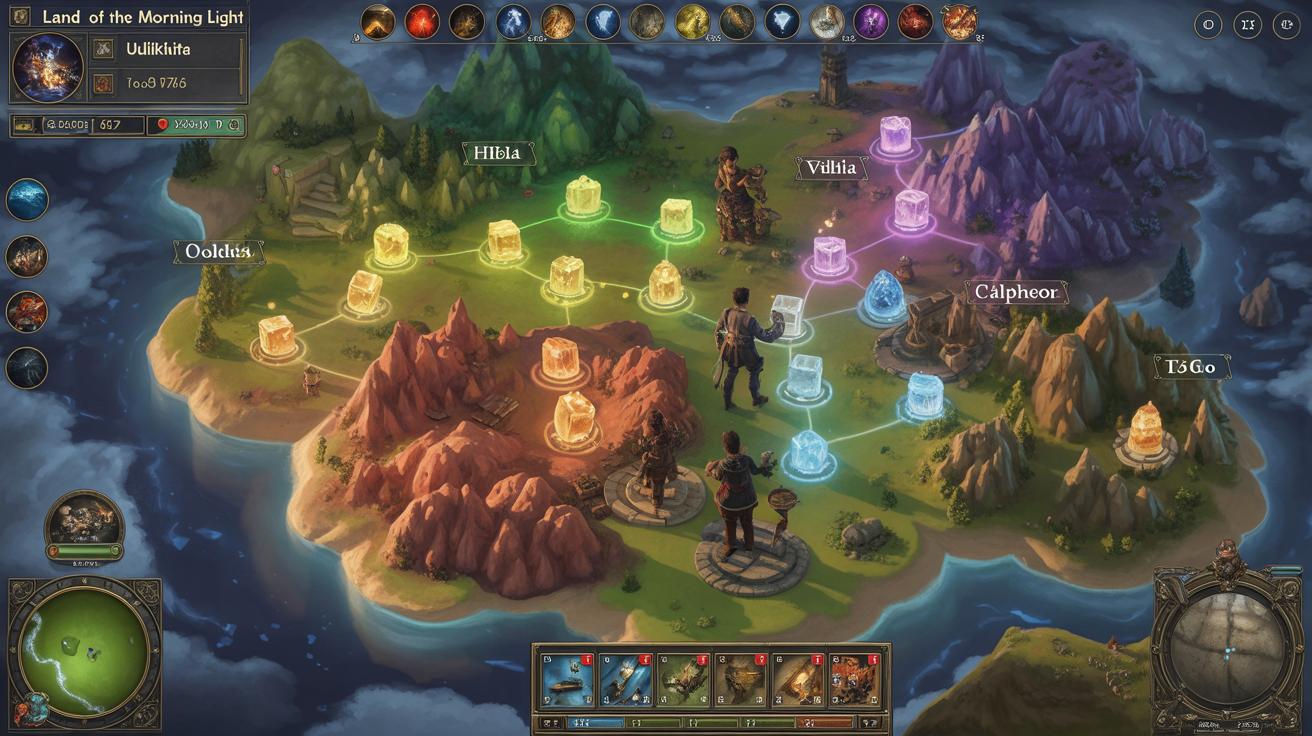Select the blue ship card in the hand
This screenshot has height=736, width=1312.
(x=567, y=680)
